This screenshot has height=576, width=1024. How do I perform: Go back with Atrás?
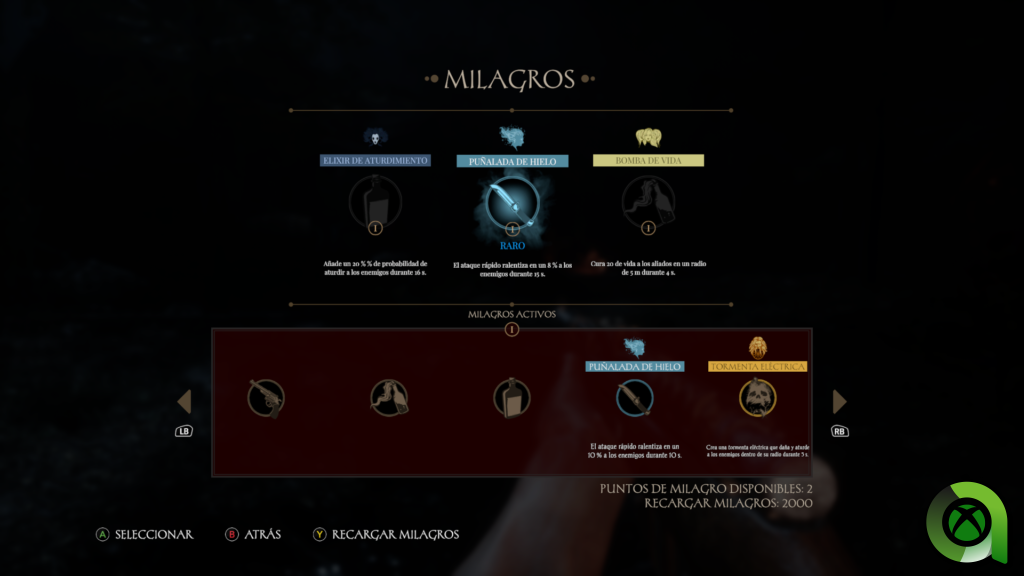click(253, 535)
